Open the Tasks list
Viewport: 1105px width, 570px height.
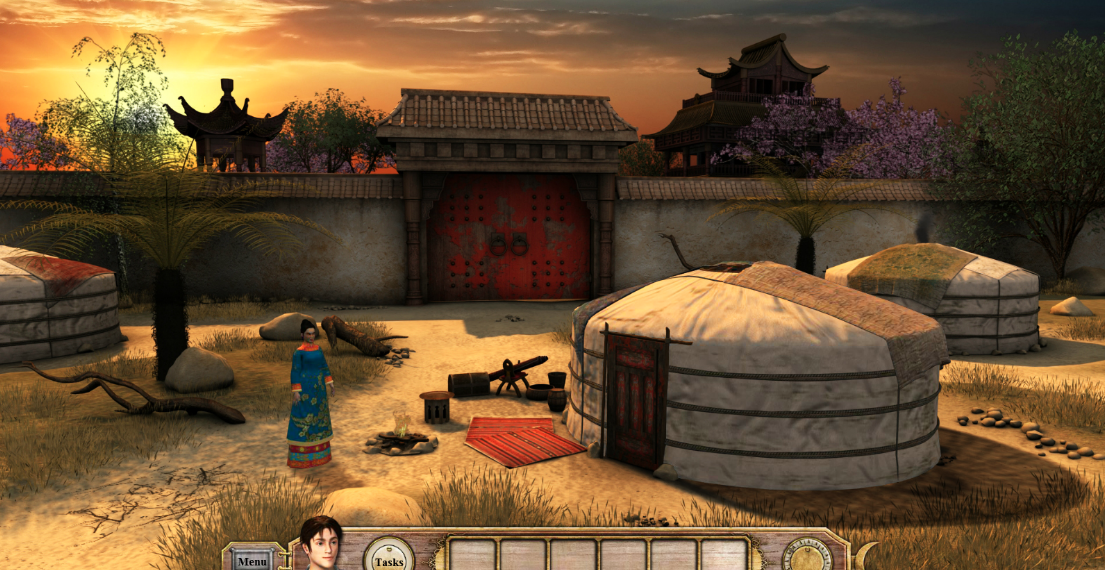click(388, 558)
